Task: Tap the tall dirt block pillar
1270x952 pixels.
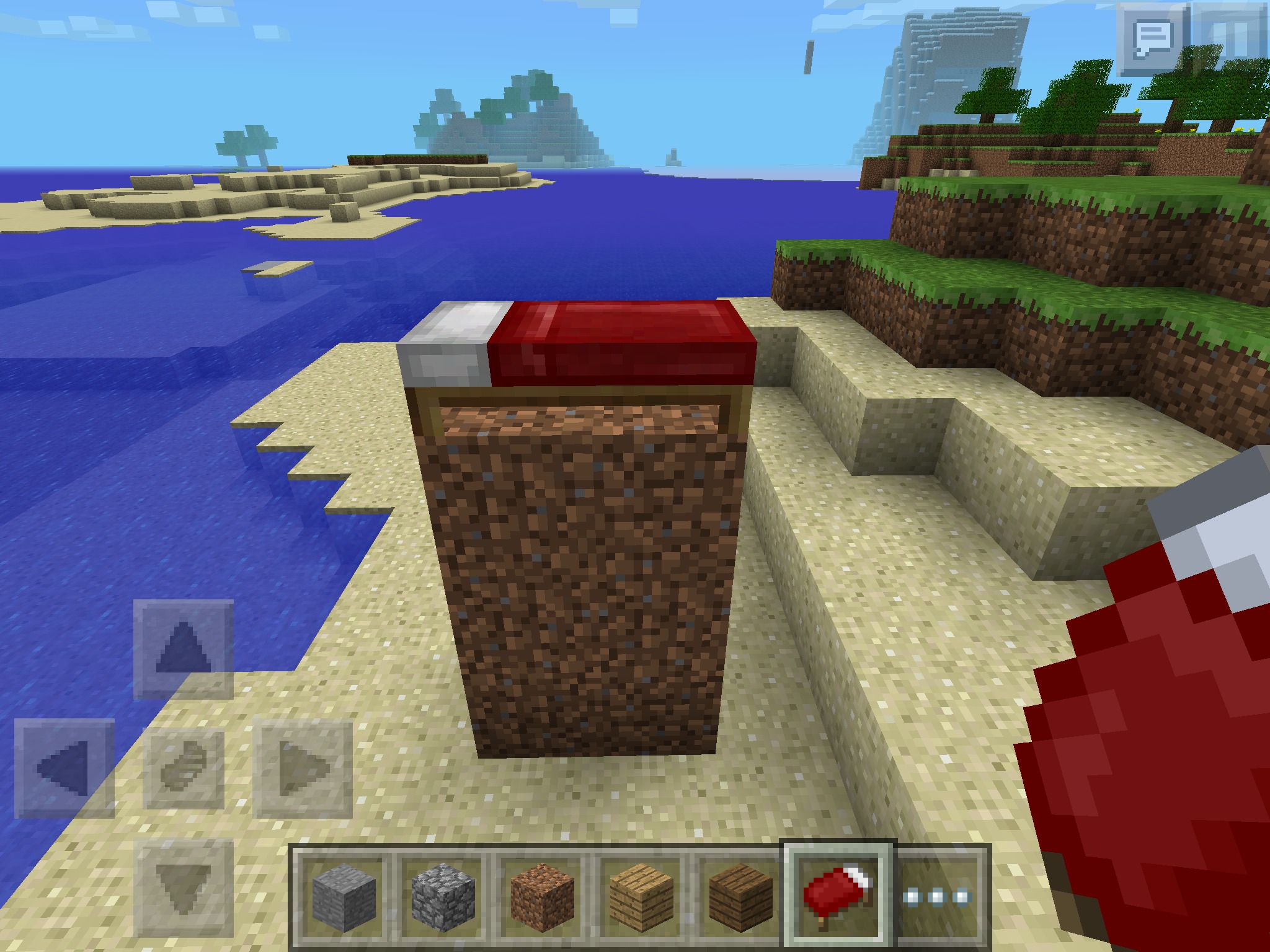Action: [x=589, y=589]
